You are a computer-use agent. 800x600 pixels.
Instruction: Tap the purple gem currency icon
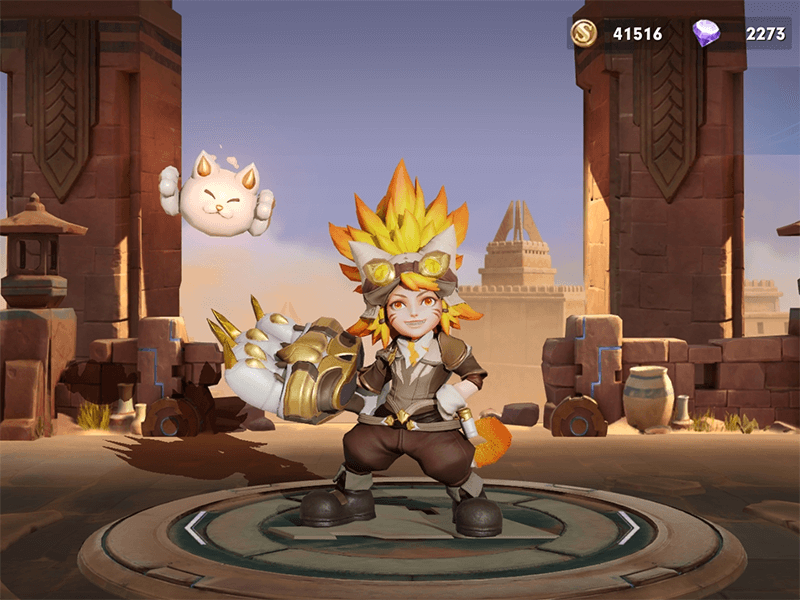706,34
